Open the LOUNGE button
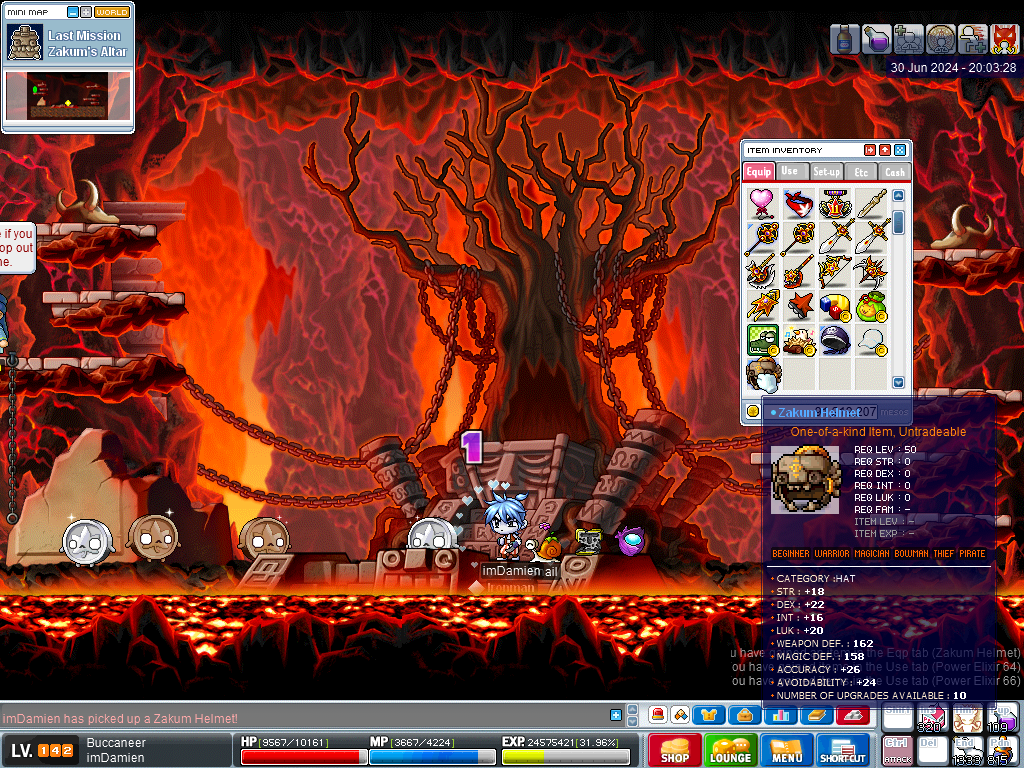The width and height of the screenshot is (1024, 768). click(x=730, y=750)
